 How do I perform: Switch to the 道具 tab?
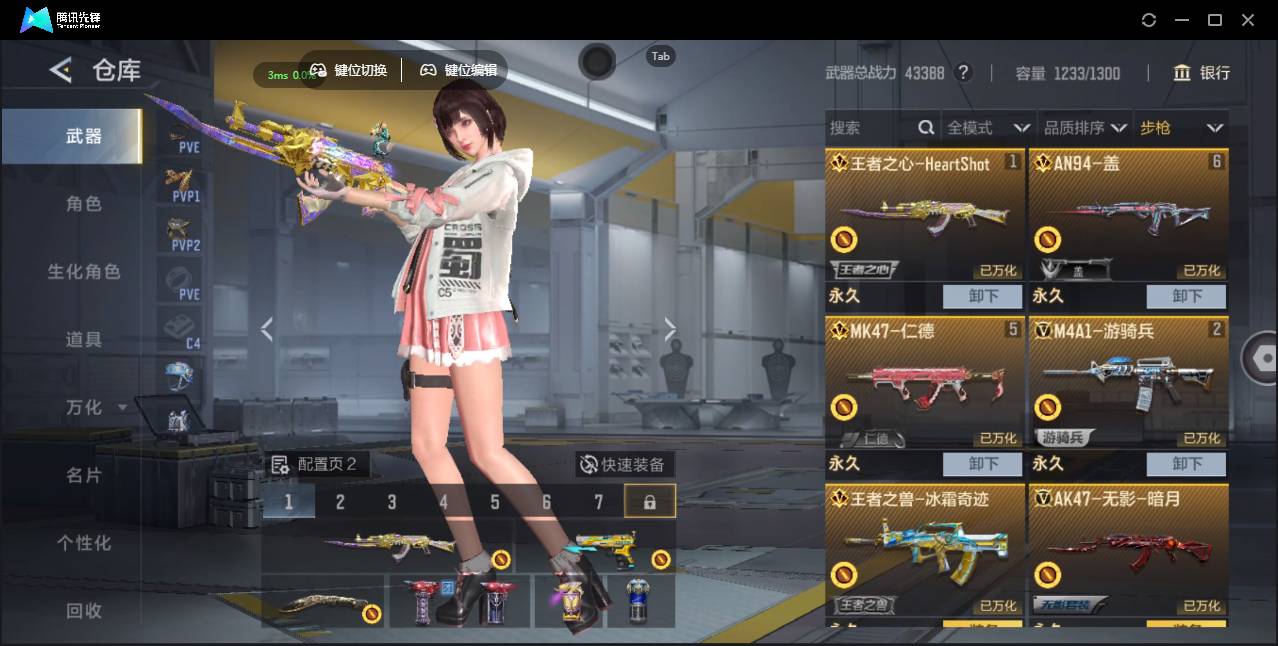tap(84, 339)
